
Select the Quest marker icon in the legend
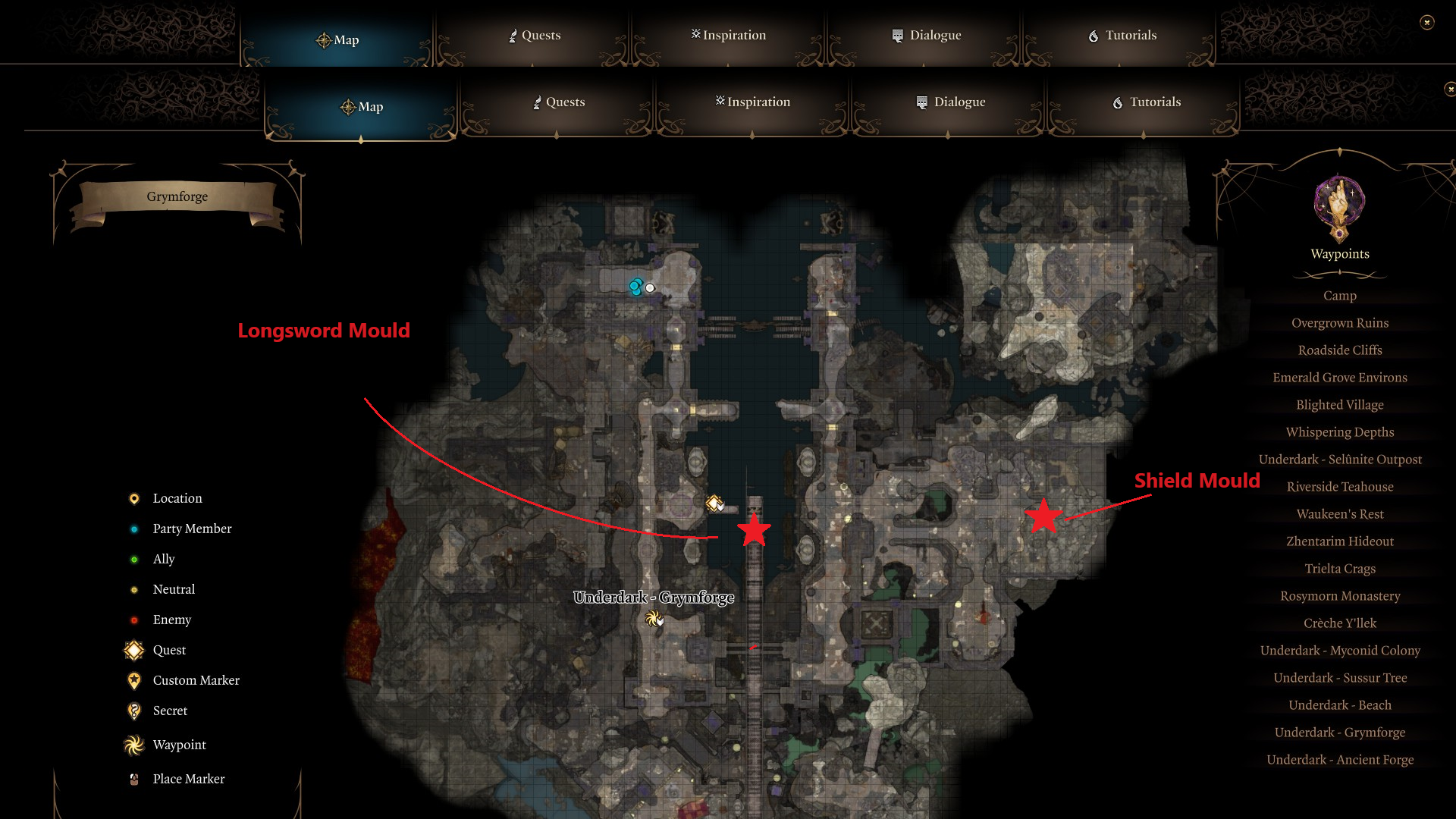134,650
